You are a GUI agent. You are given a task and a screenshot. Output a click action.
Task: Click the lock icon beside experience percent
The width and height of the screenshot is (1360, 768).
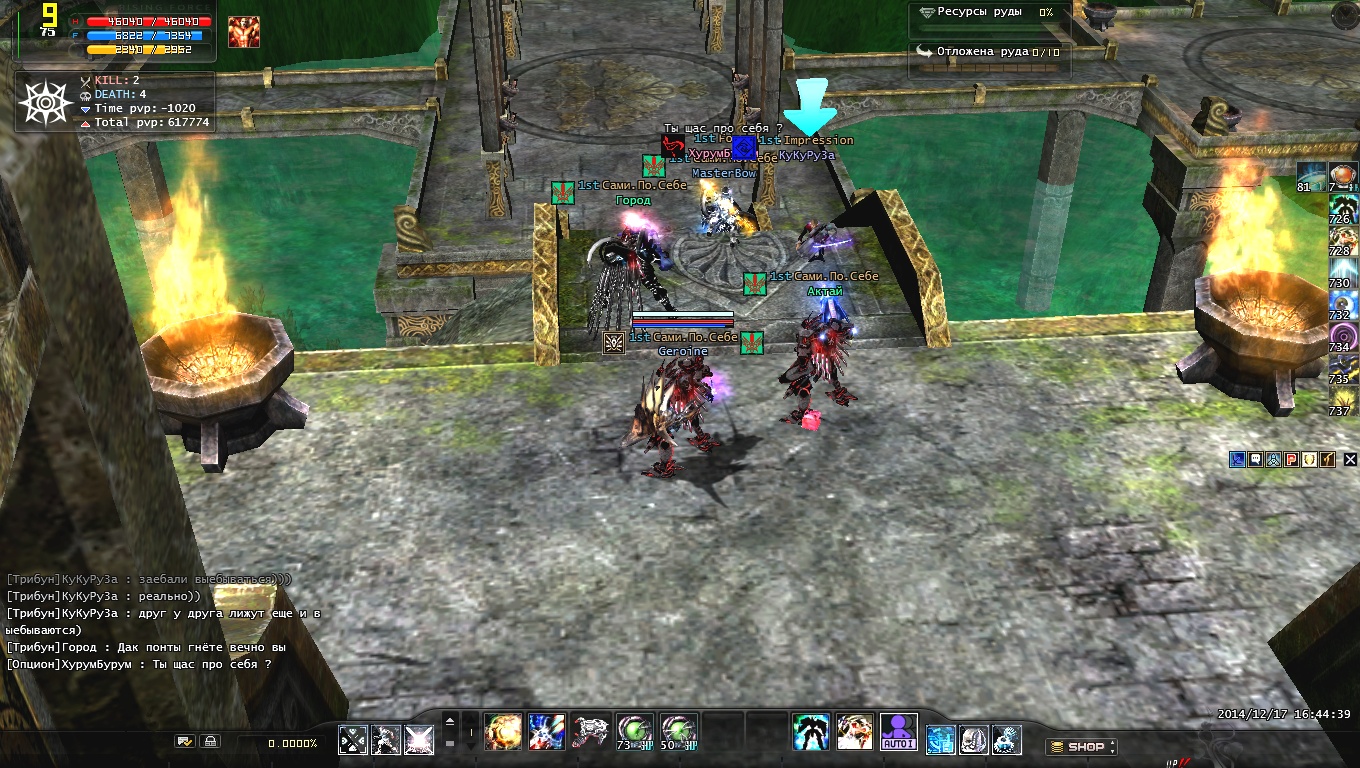coord(210,742)
